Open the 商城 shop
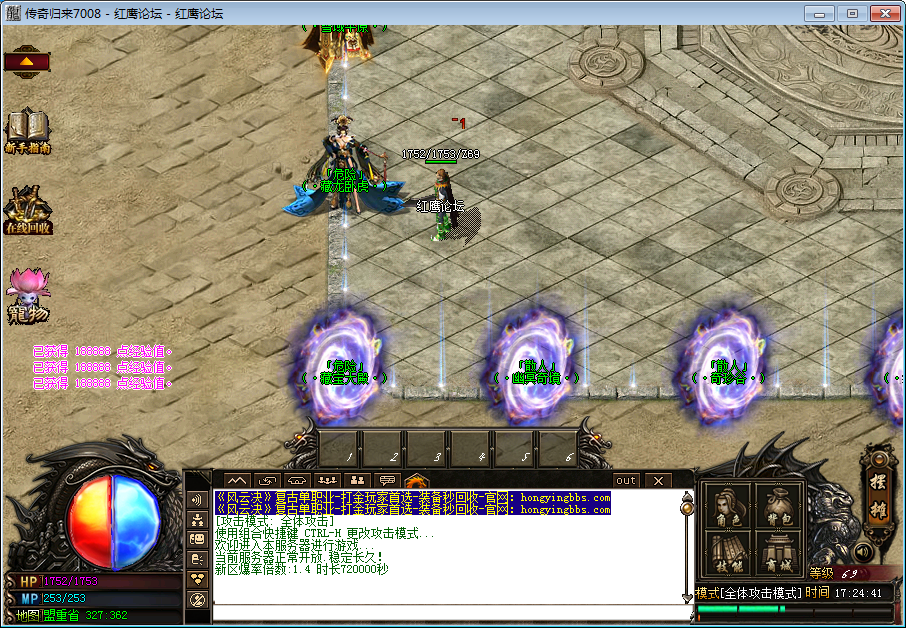Viewport: 906px width, 628px height. pyautogui.click(x=780, y=553)
